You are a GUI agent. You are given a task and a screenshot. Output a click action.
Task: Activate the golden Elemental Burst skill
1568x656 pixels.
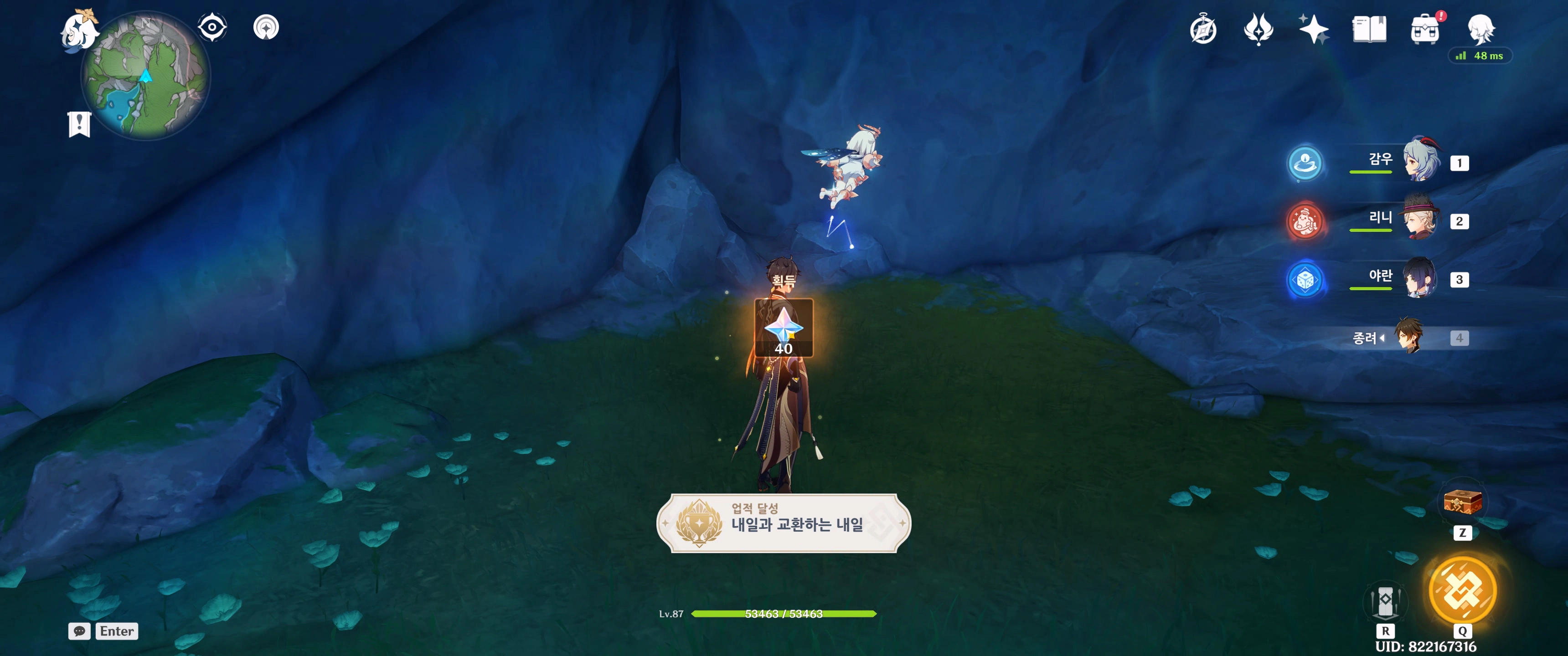[1462, 589]
